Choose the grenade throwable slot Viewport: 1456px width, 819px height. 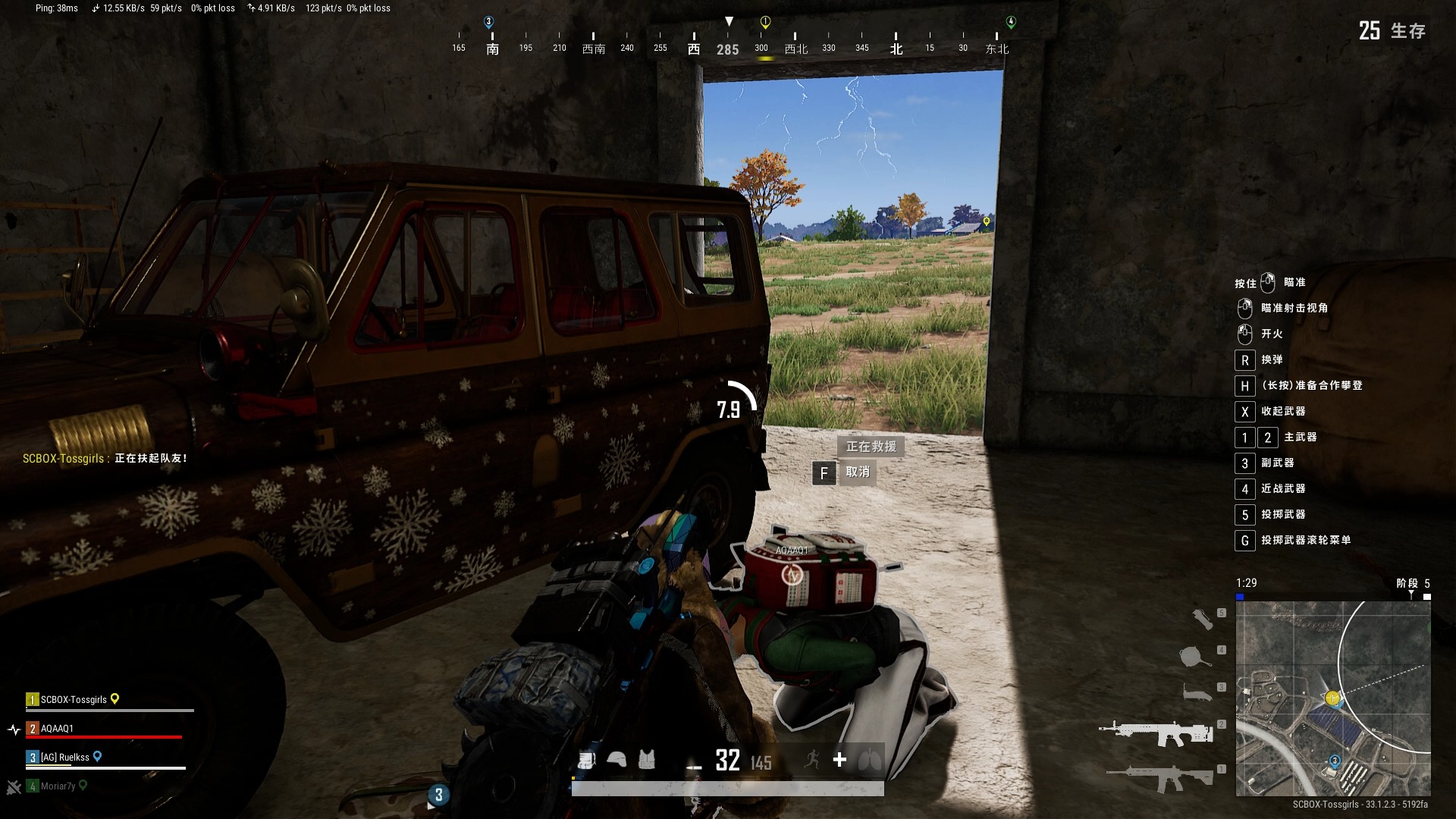(1203, 619)
